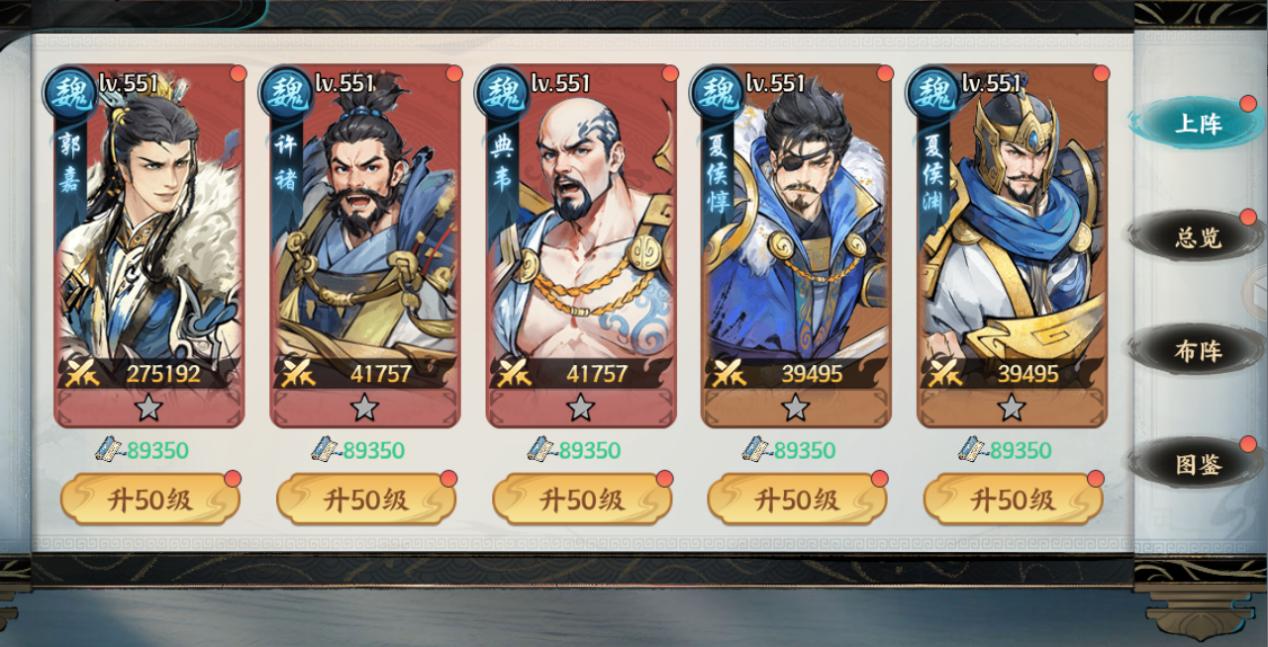Viewport: 1268px width, 647px height.
Task: Go to the 布阵 formation tab
Action: pyautogui.click(x=1197, y=351)
